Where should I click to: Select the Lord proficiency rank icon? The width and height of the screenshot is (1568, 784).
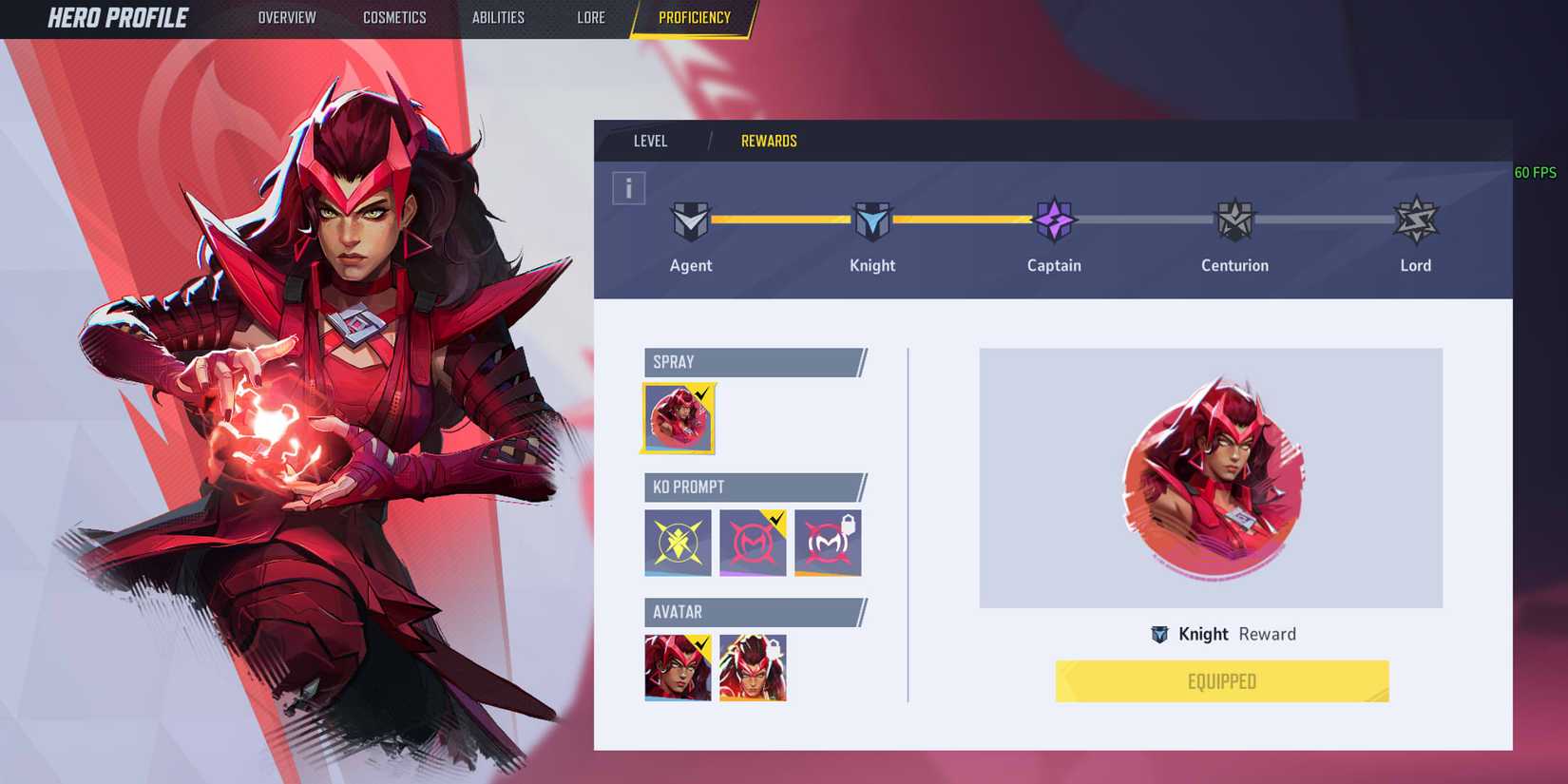click(1415, 219)
